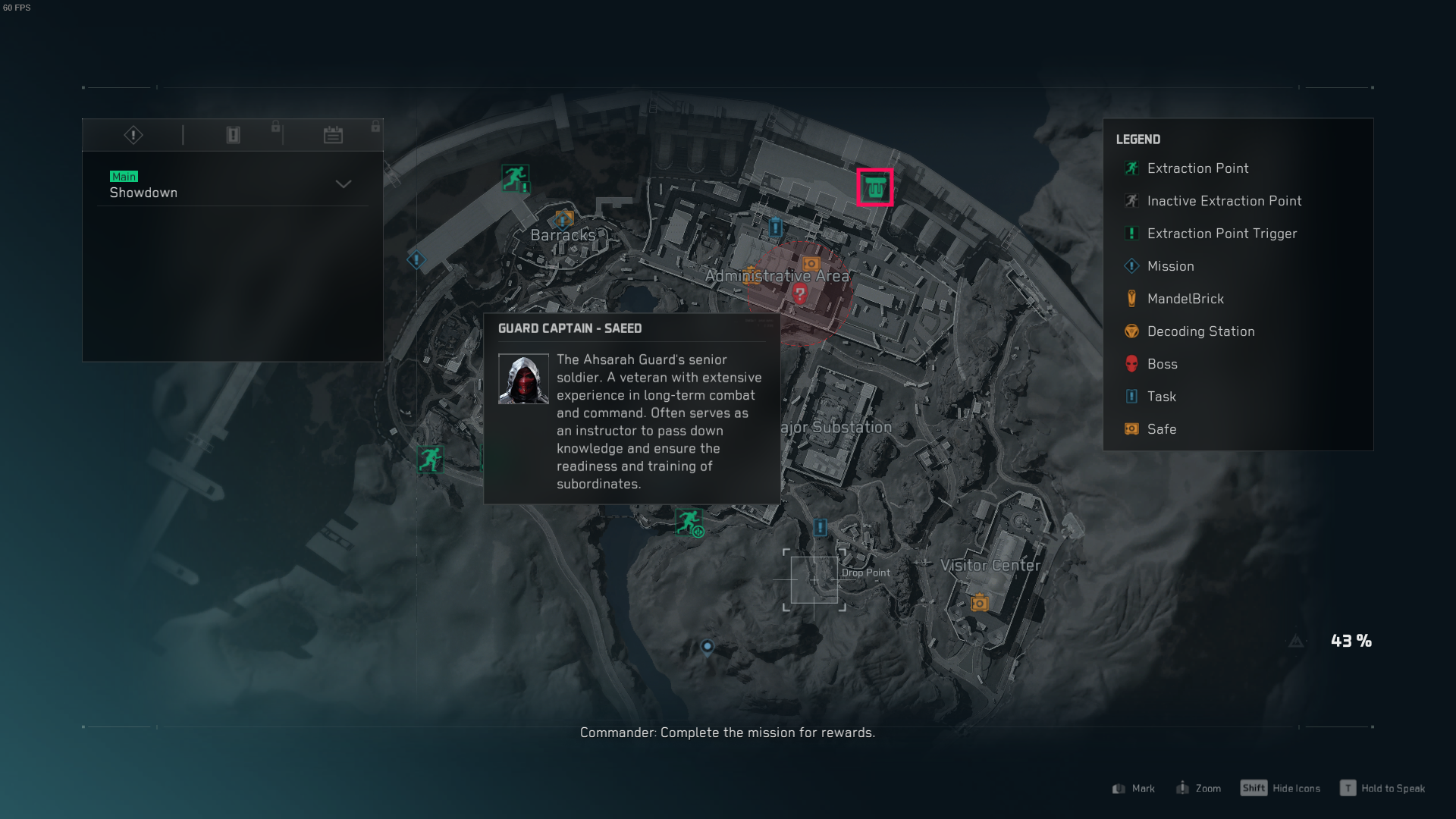The height and width of the screenshot is (819, 1456).
Task: Select the blue Task icon above Administrative Area
Action: click(x=775, y=227)
